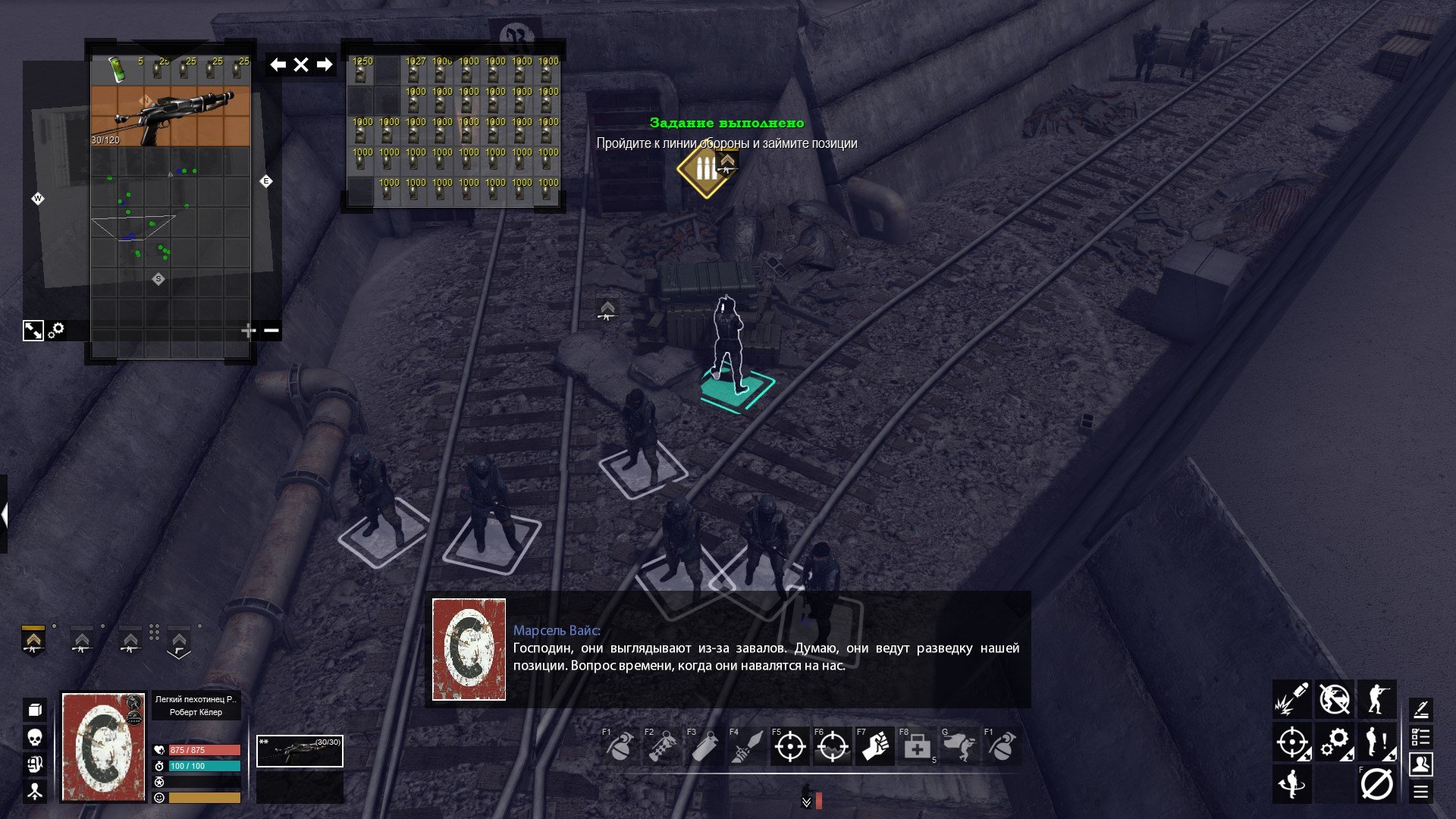The height and width of the screenshot is (819, 1456).
Task: Click Robert Köhler's unit portrait
Action: click(x=104, y=747)
